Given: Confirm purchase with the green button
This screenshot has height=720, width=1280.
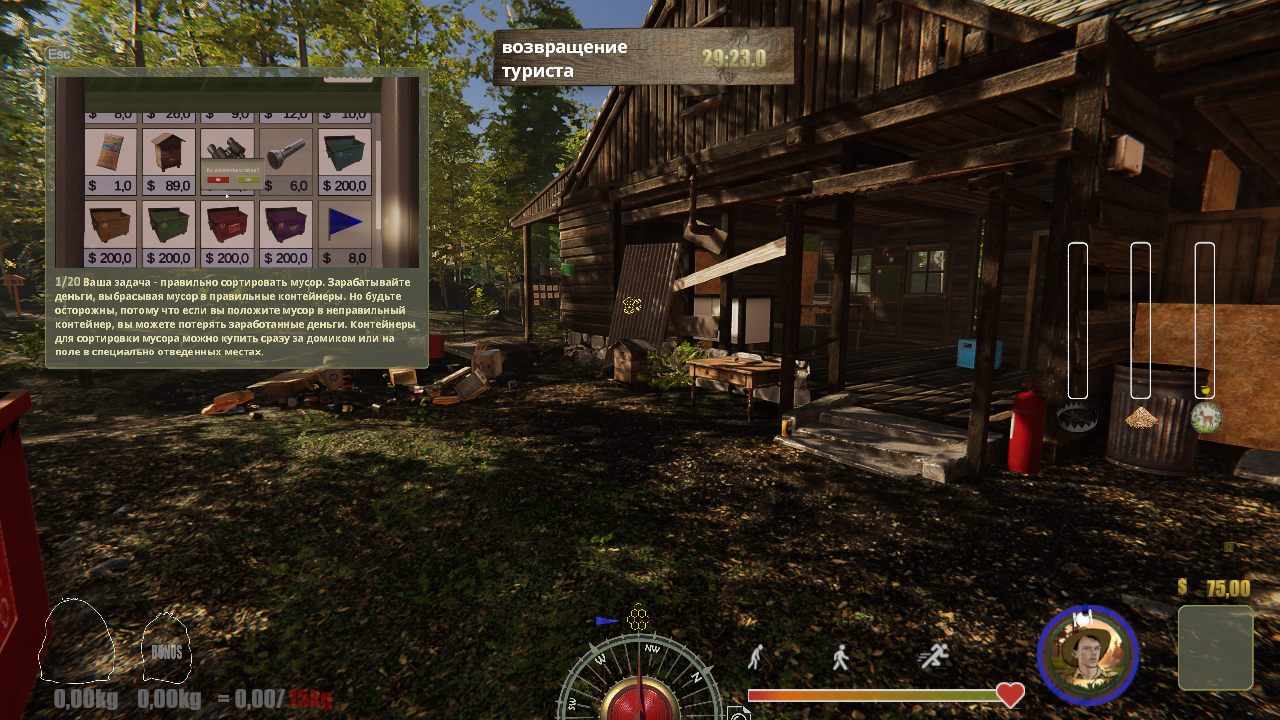Looking at the screenshot, I should pos(248,180).
